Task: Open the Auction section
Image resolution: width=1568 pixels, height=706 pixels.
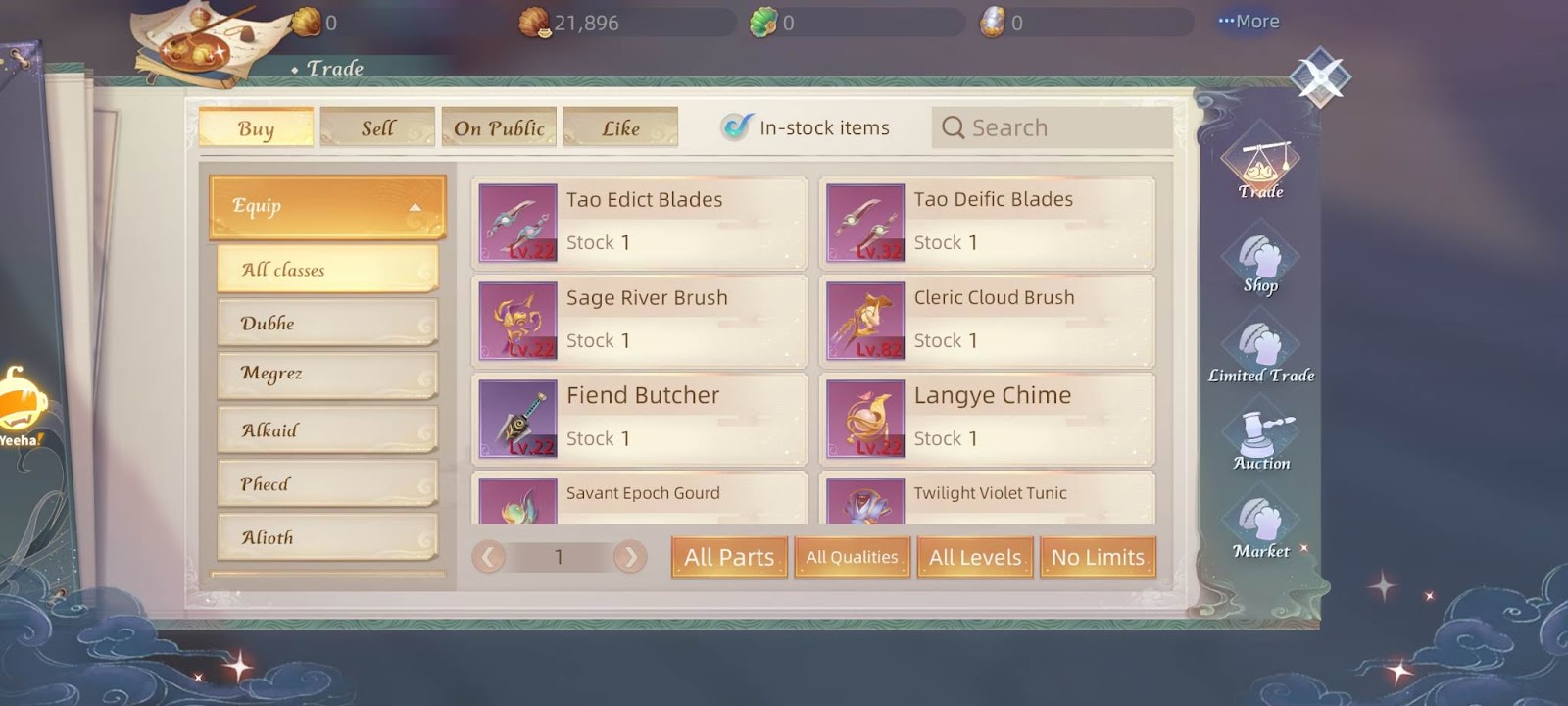Action: pos(1261,442)
